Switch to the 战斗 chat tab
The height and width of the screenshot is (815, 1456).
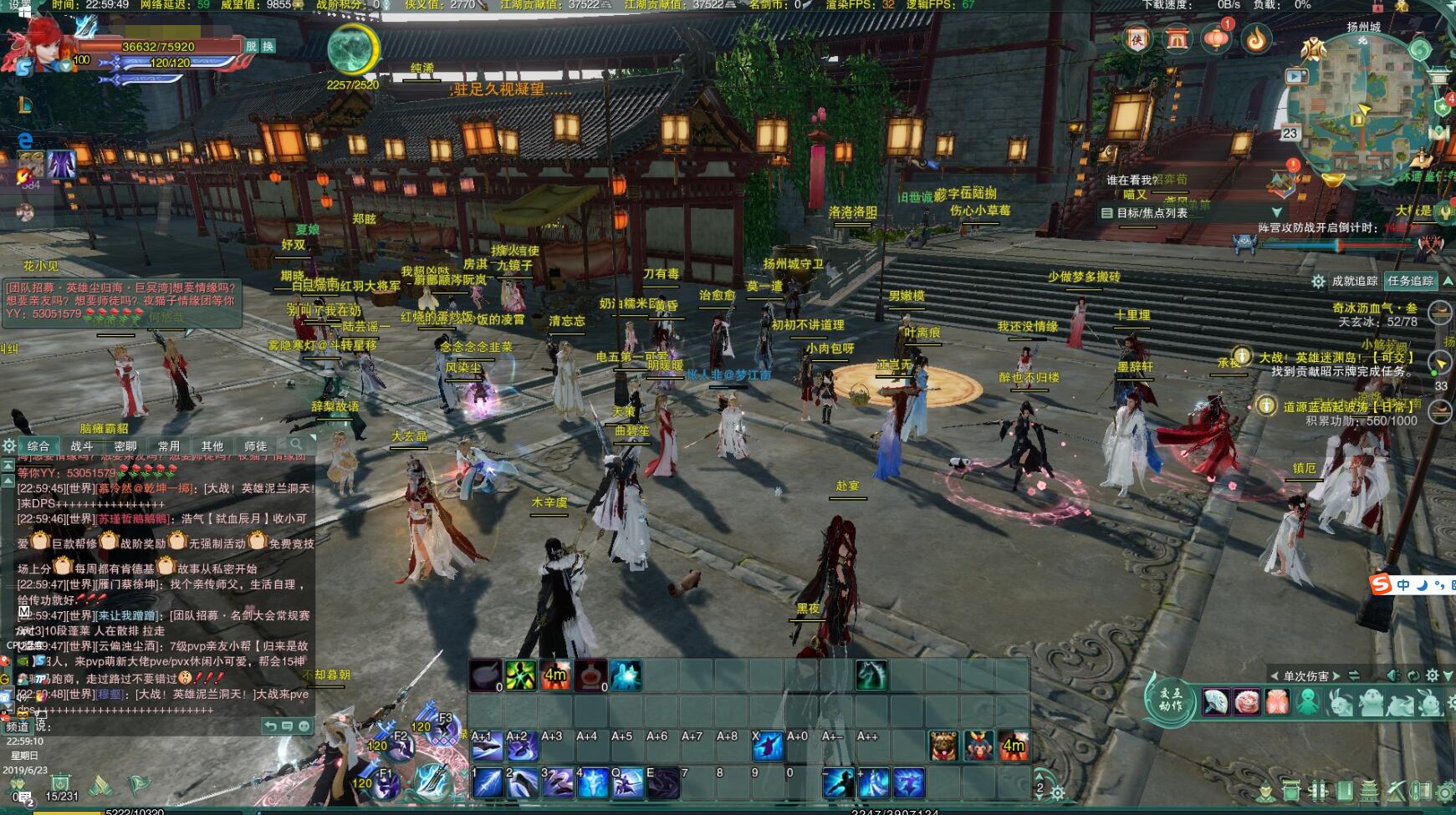tap(82, 446)
